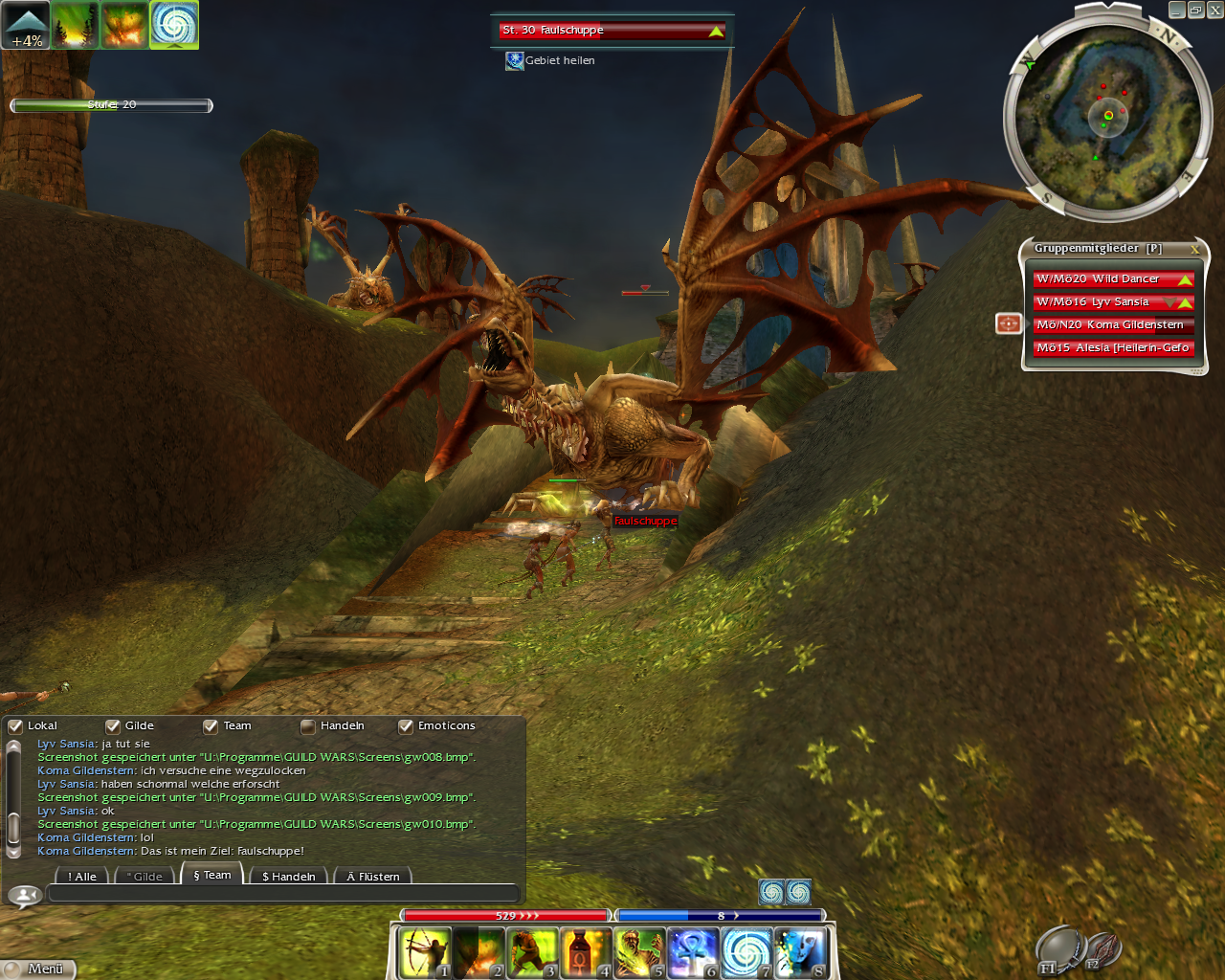Activate the blue skull skill in slot 8

point(800,952)
